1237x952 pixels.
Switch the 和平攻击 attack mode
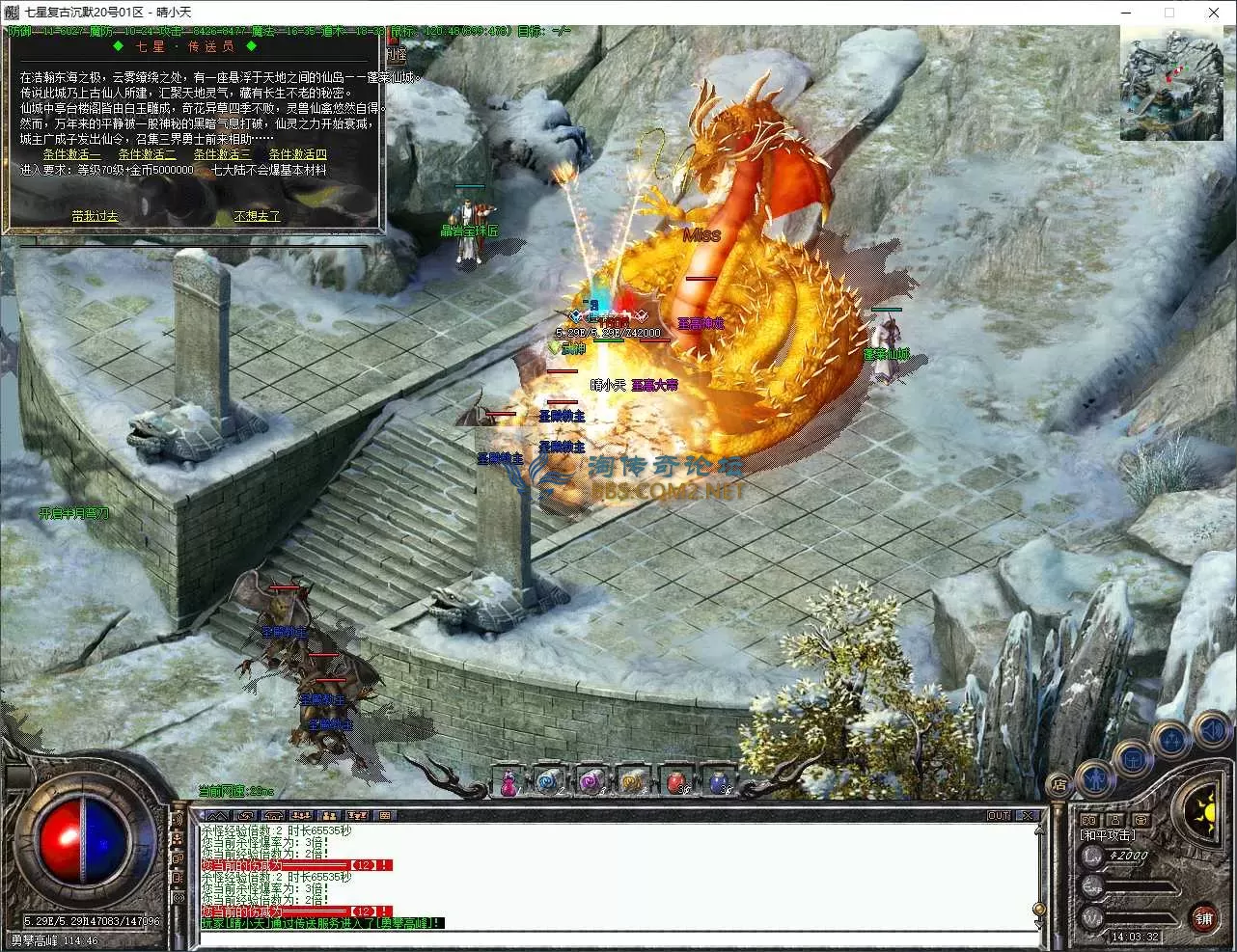pos(1108,835)
